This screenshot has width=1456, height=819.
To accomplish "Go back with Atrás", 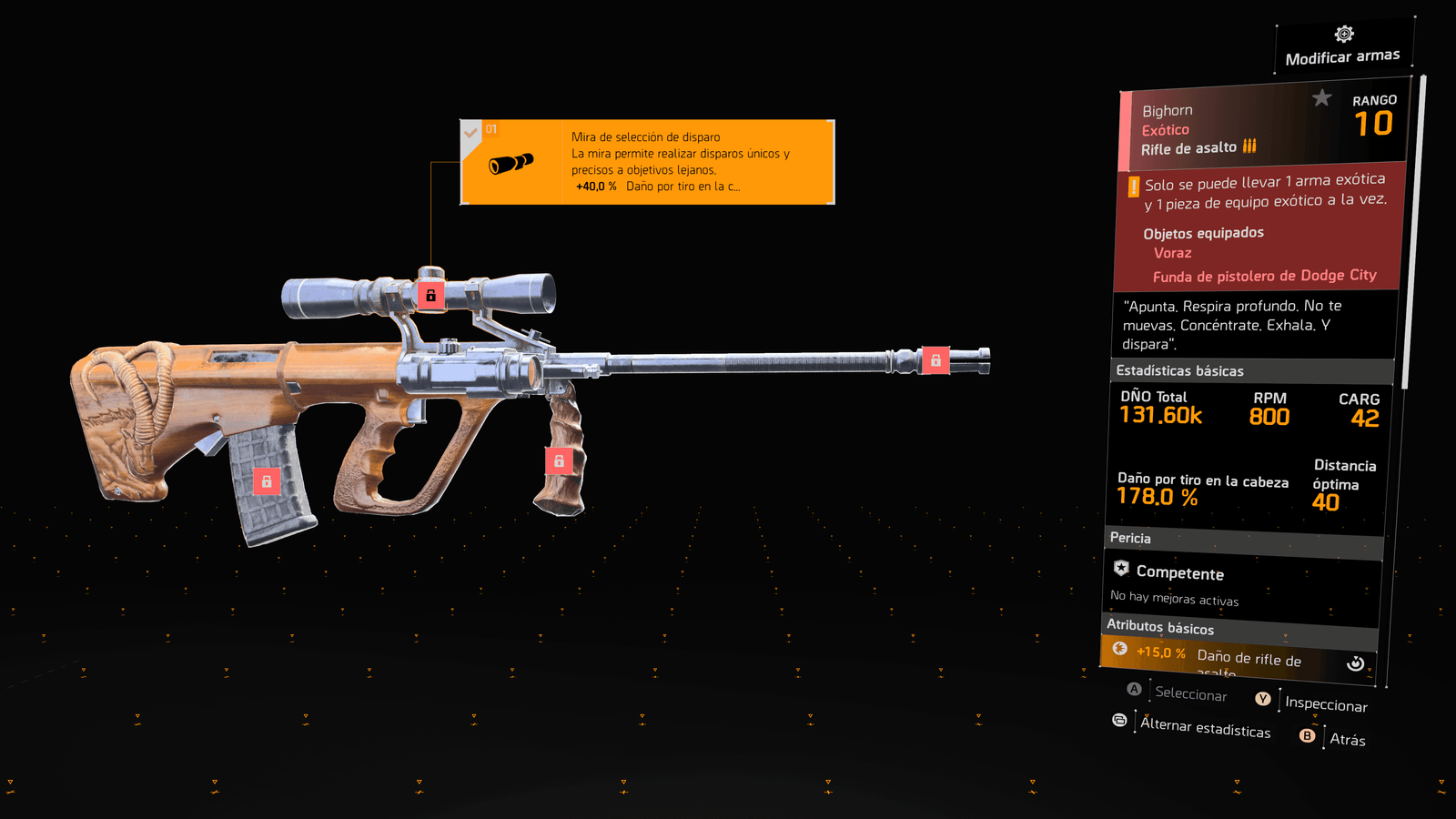I will tap(1347, 739).
